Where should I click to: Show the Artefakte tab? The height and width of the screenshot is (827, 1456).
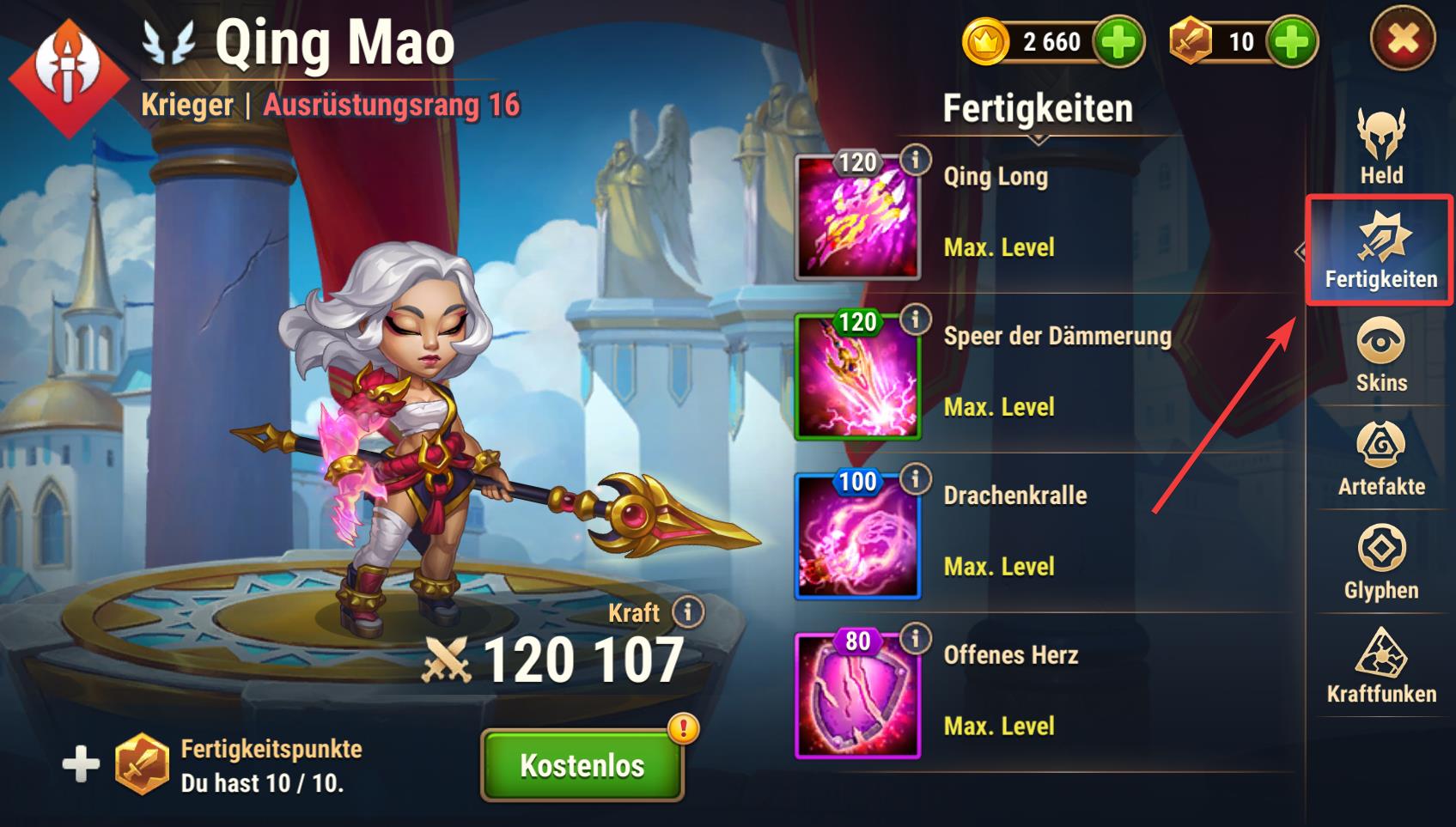point(1380,459)
